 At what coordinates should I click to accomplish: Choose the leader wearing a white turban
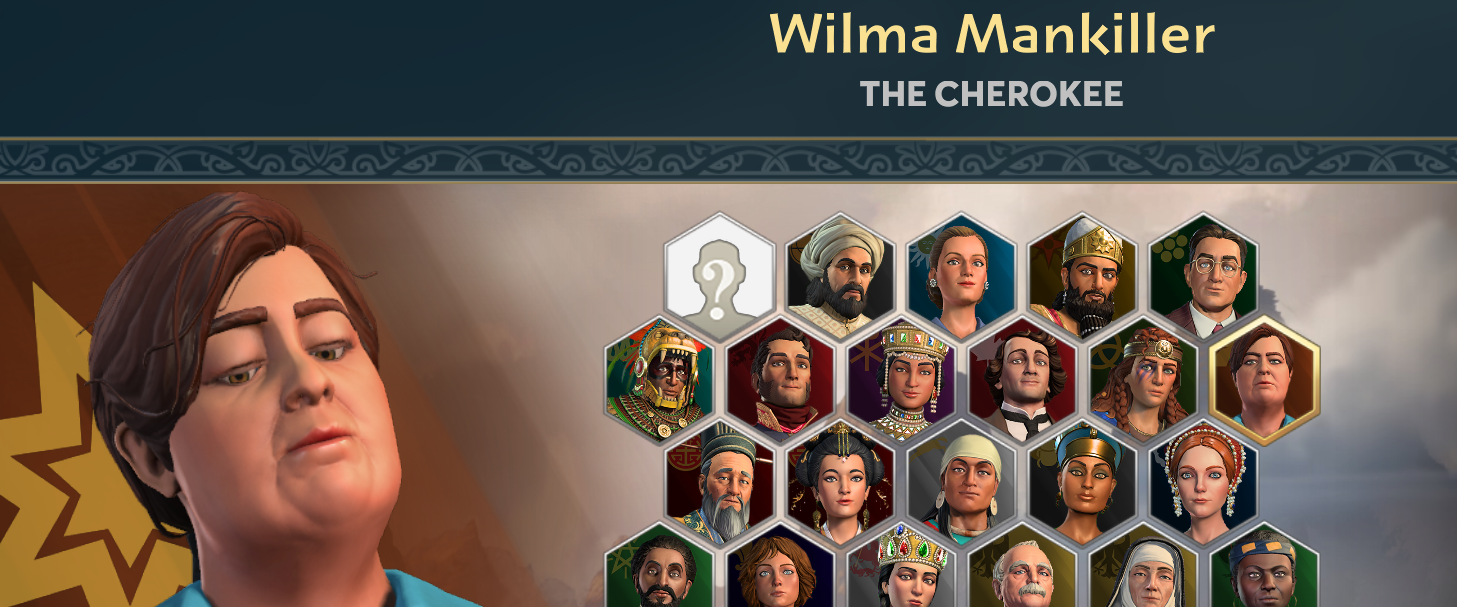pos(840,272)
